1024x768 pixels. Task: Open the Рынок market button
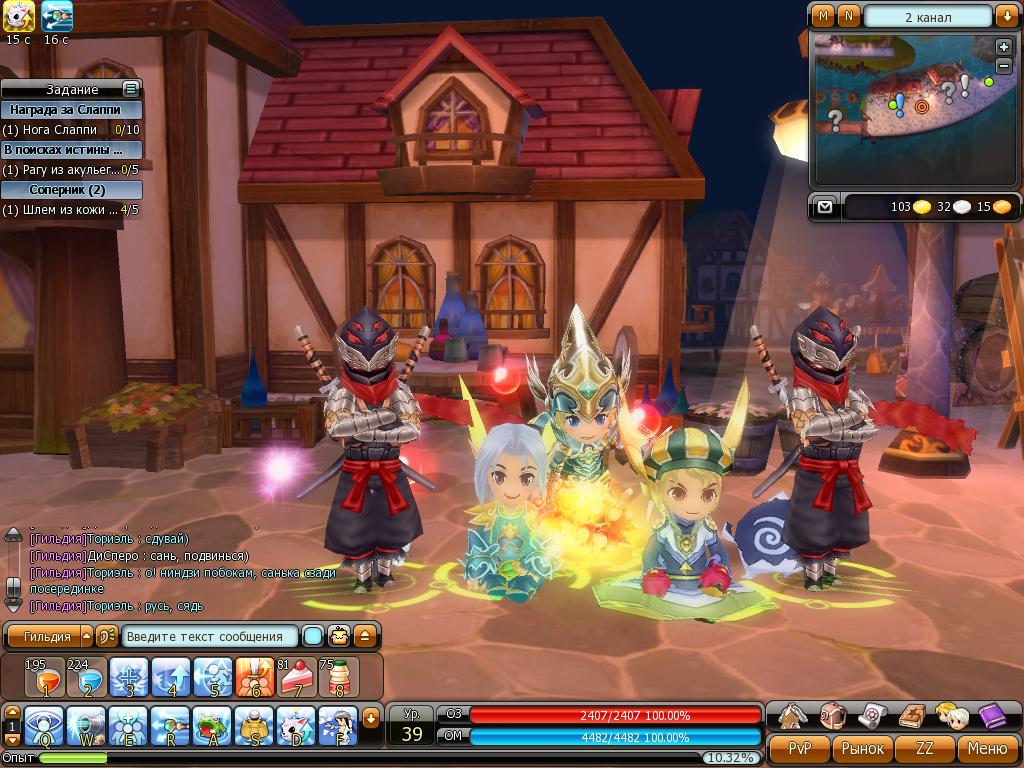click(x=862, y=748)
